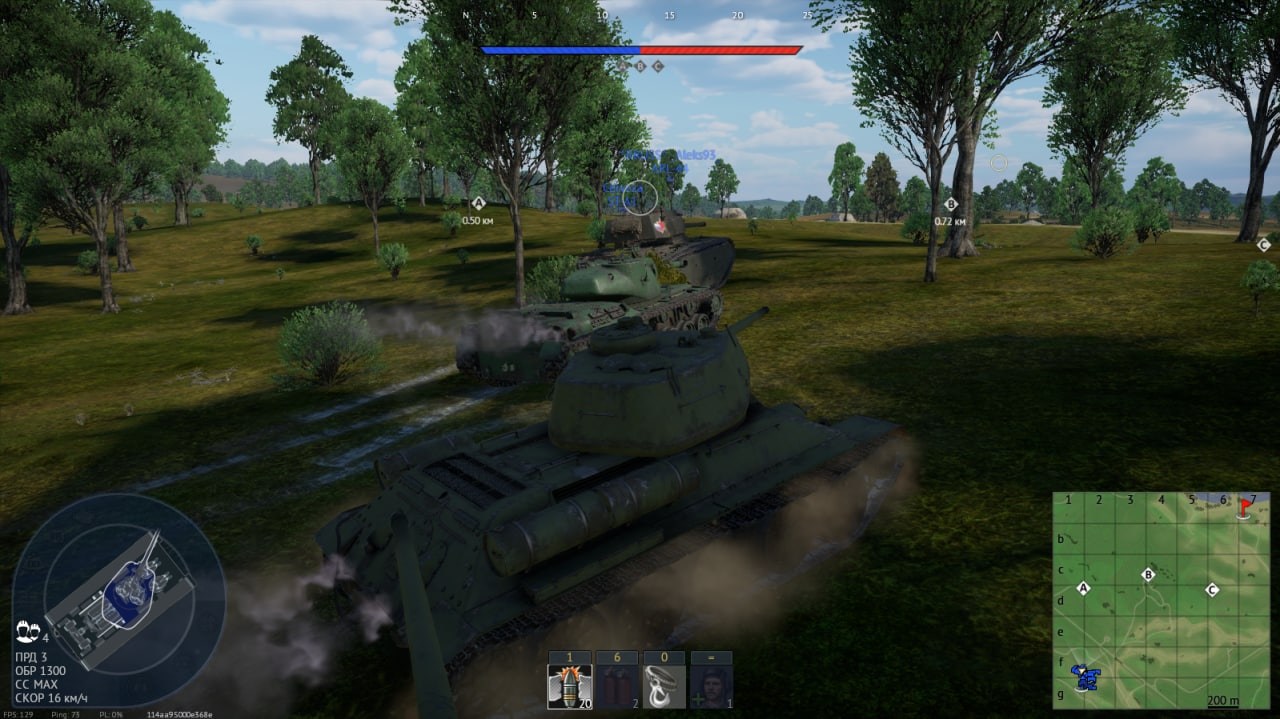
Task: Click capture point B on the minimap
Action: point(1148,575)
